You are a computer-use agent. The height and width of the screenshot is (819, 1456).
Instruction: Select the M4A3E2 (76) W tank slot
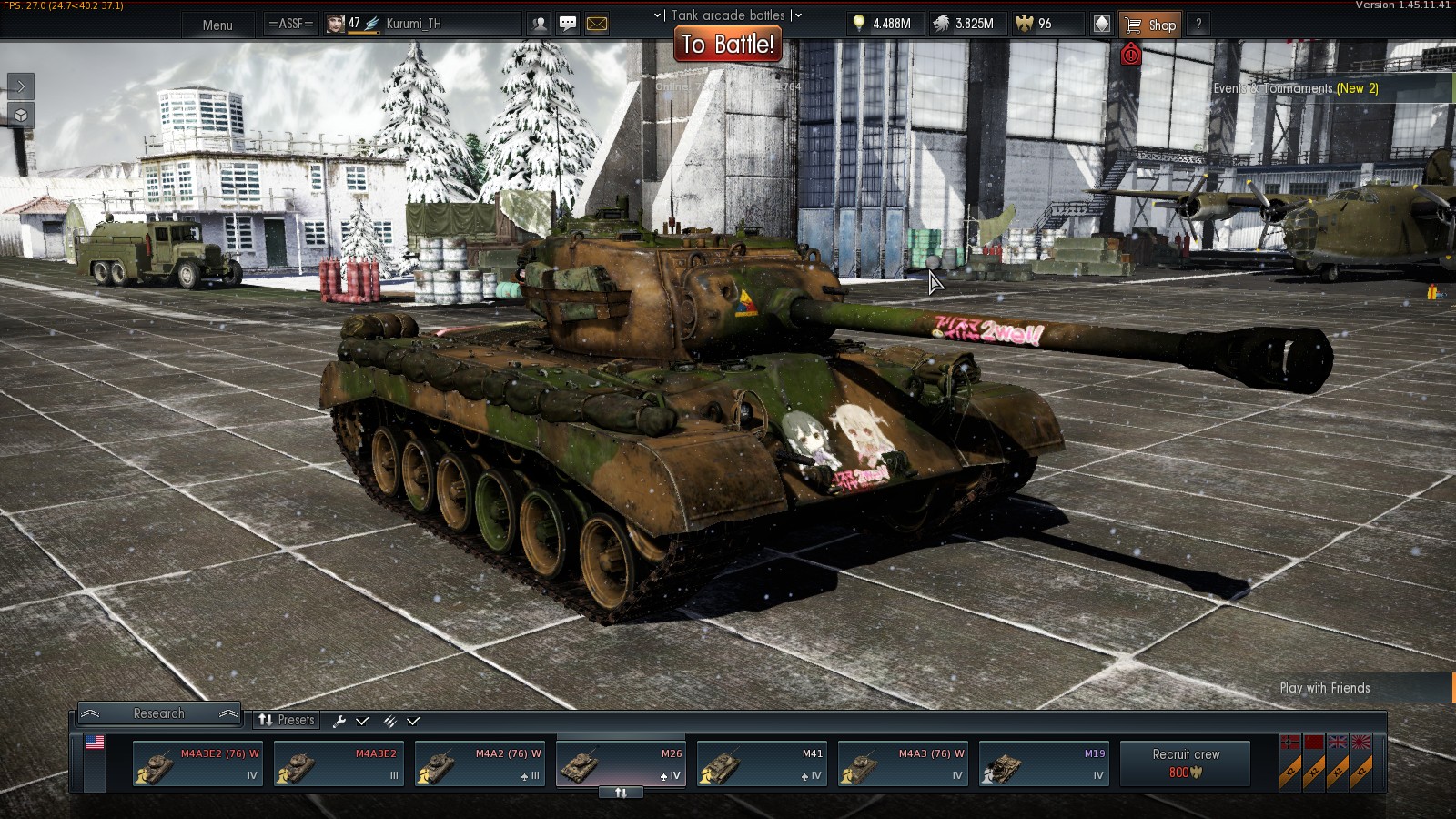click(197, 763)
